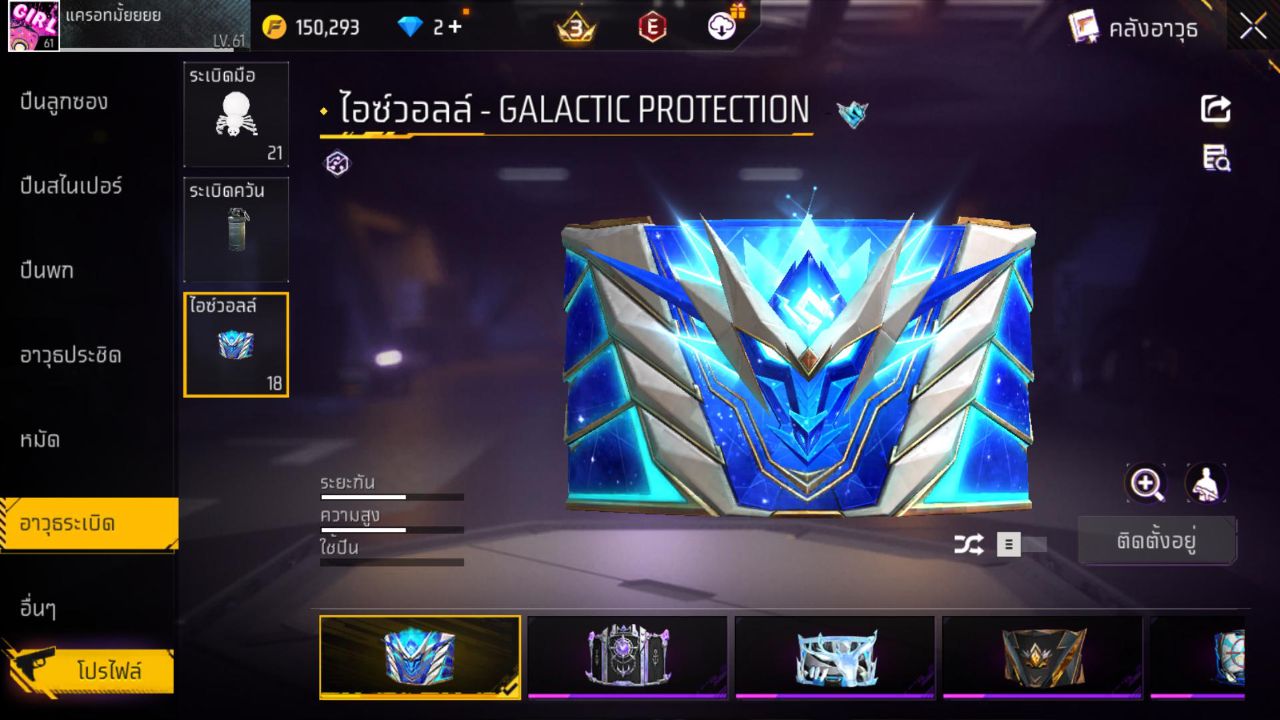This screenshot has width=1280, height=720.
Task: Open the อาวุธประชิด melee category
Action: pos(71,355)
